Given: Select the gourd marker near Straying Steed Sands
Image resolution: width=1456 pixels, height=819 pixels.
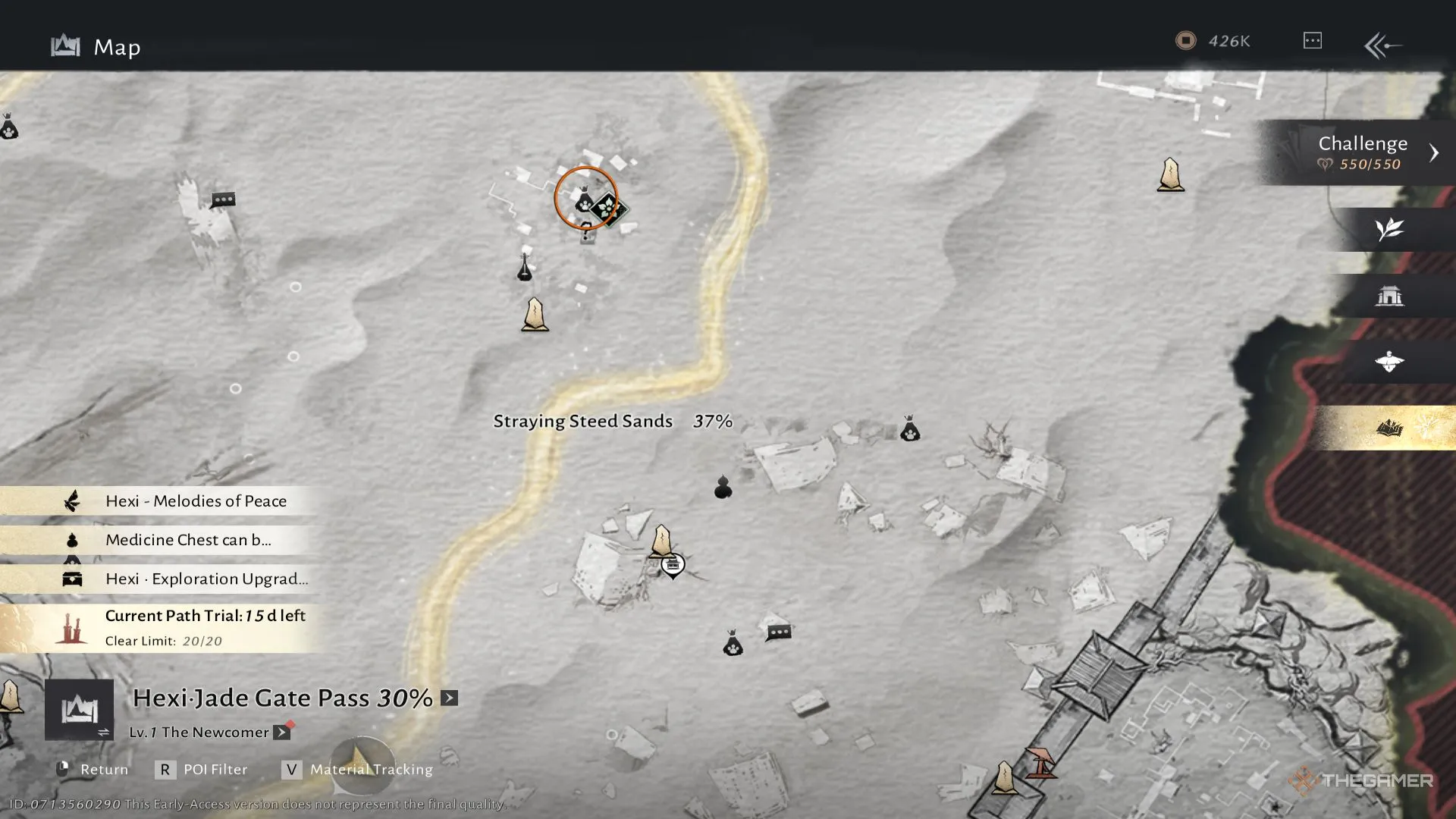Looking at the screenshot, I should [x=723, y=487].
